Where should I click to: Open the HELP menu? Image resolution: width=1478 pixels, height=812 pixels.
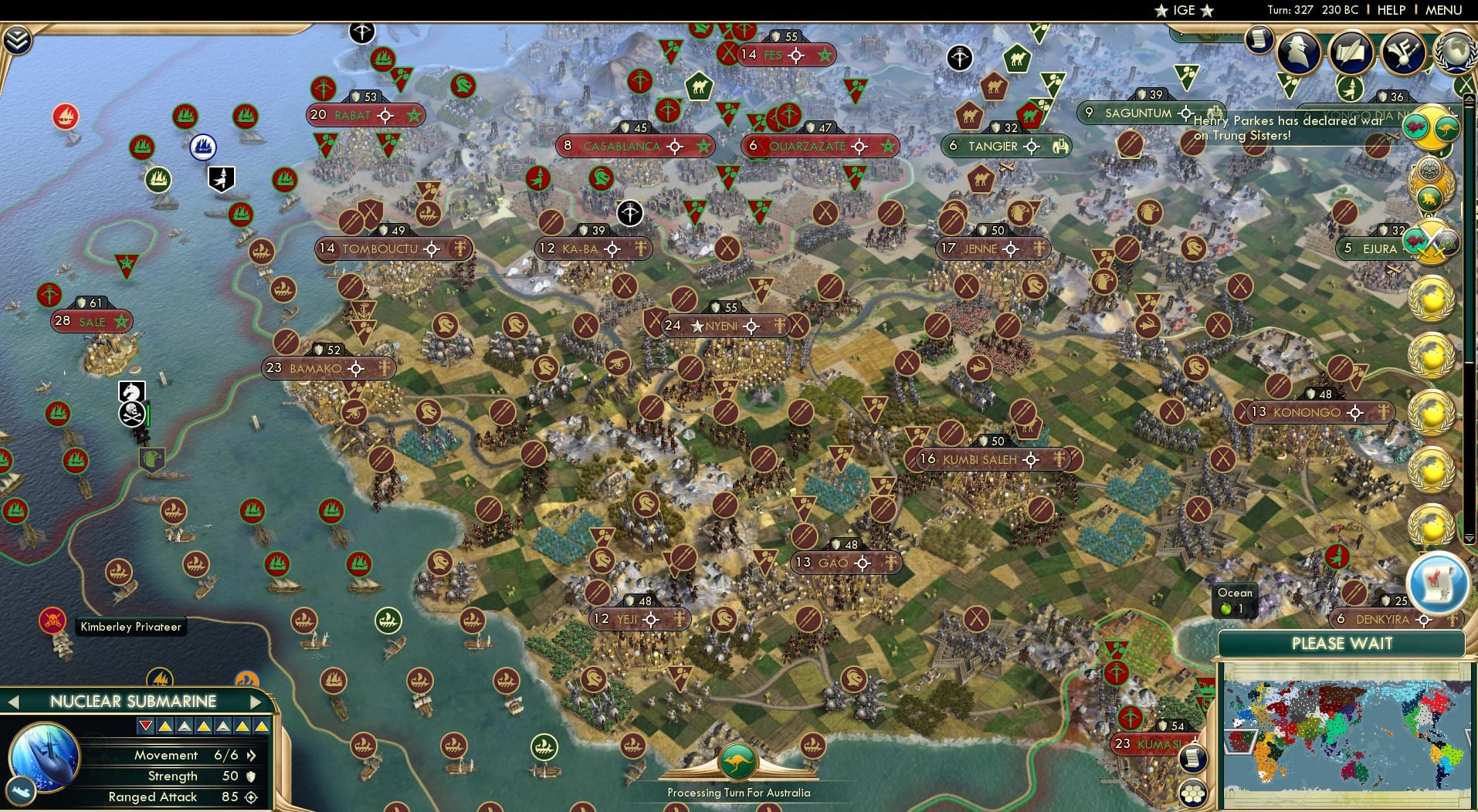click(x=1391, y=10)
